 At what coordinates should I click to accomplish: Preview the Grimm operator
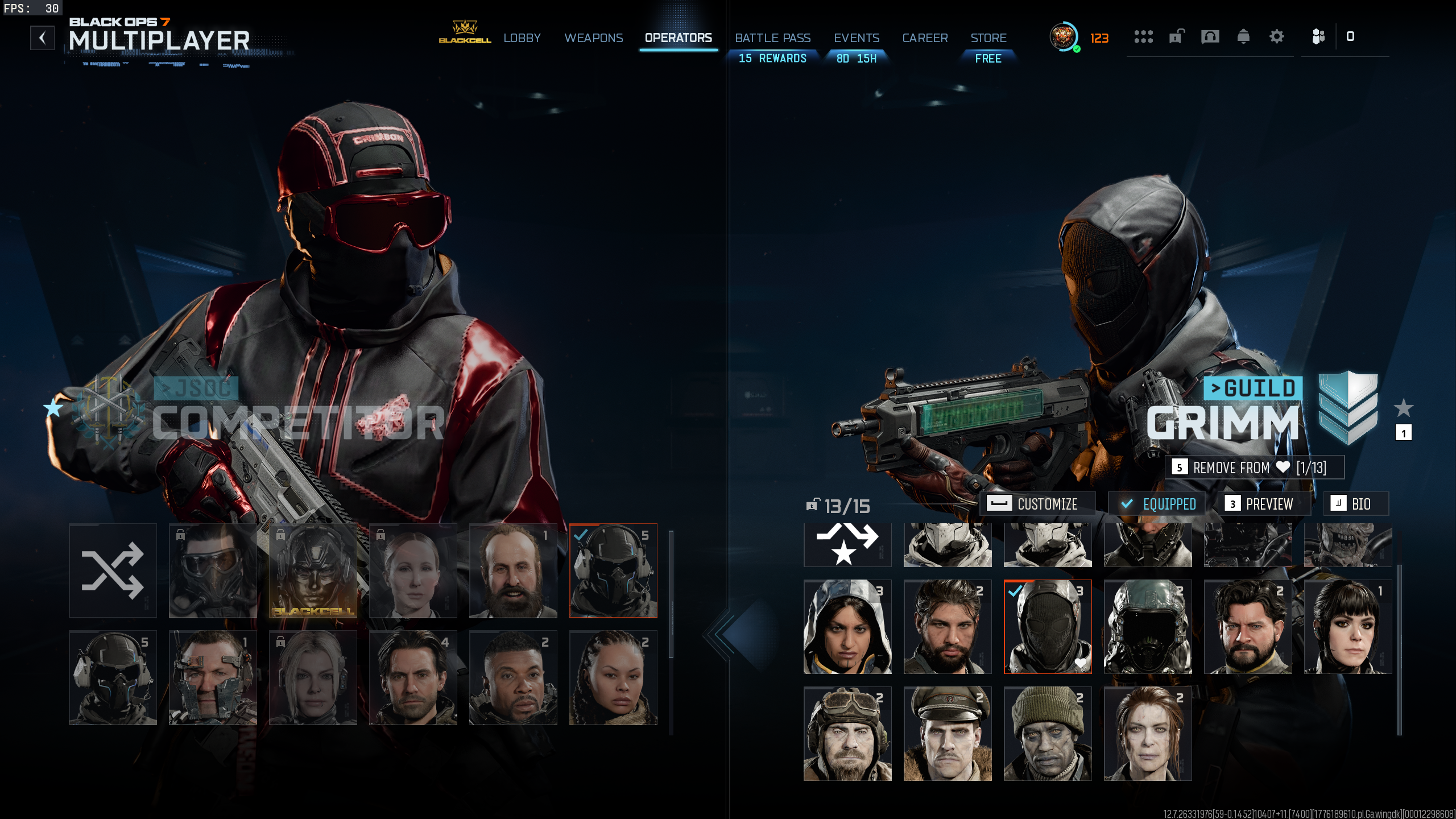tap(1264, 504)
